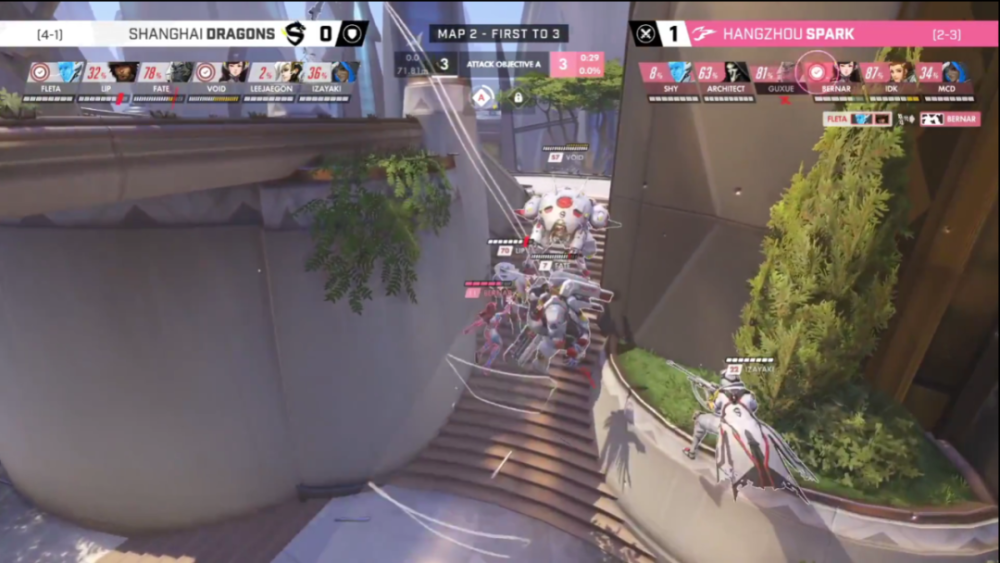Choose Fate's hero portrait

[x=181, y=72]
